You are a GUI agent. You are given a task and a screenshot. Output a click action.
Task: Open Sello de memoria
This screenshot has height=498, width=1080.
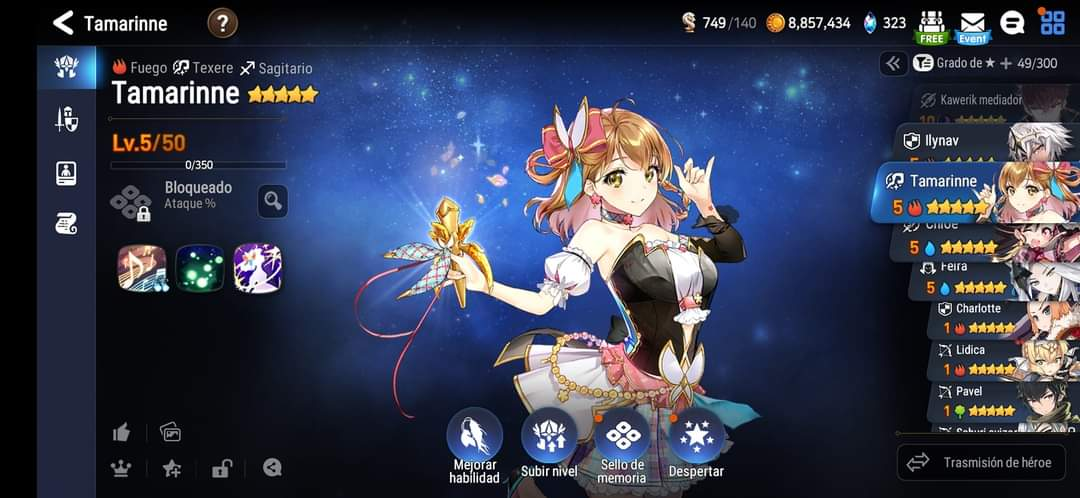pyautogui.click(x=622, y=436)
